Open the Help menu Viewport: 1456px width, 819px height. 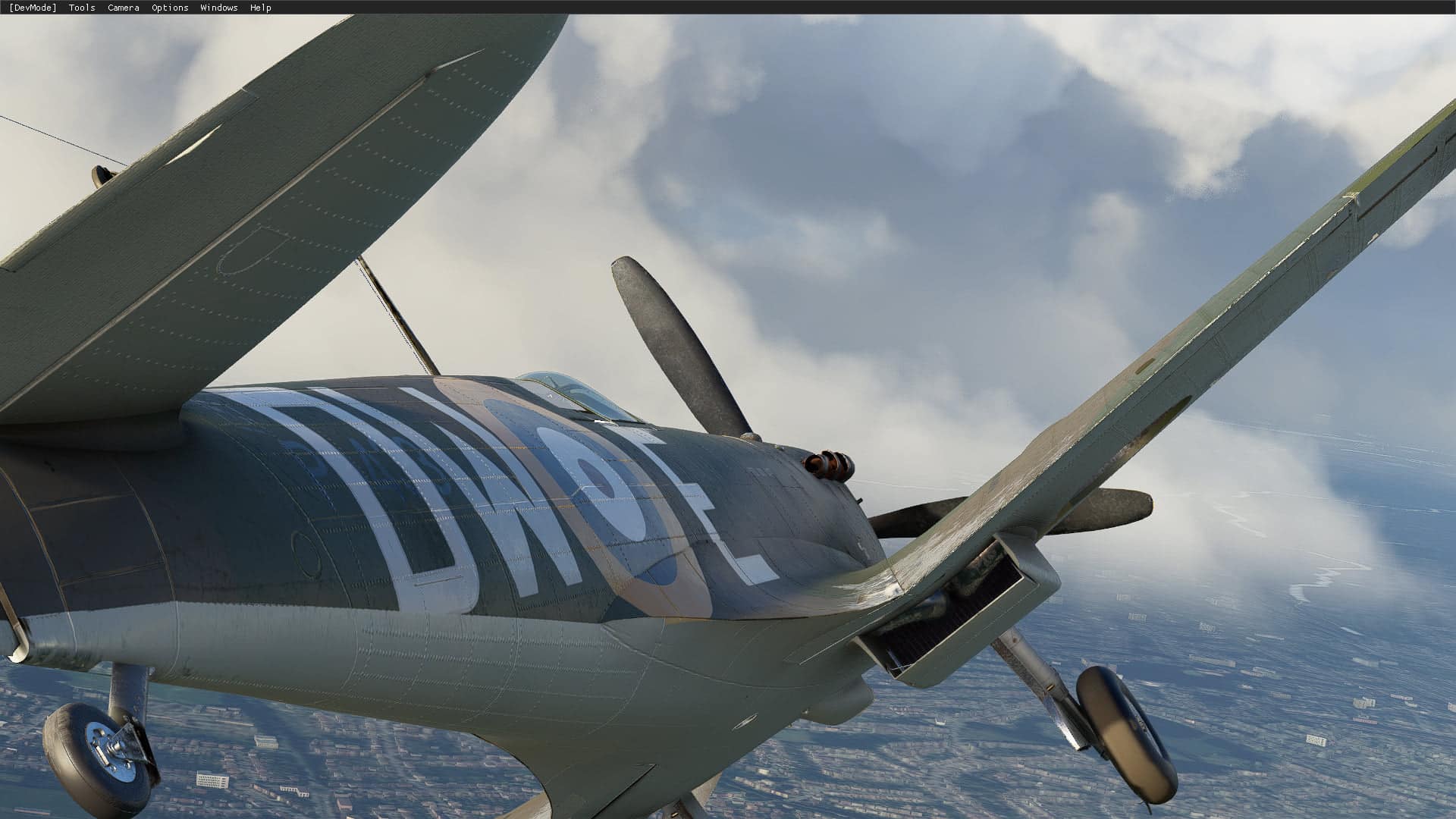pos(260,8)
